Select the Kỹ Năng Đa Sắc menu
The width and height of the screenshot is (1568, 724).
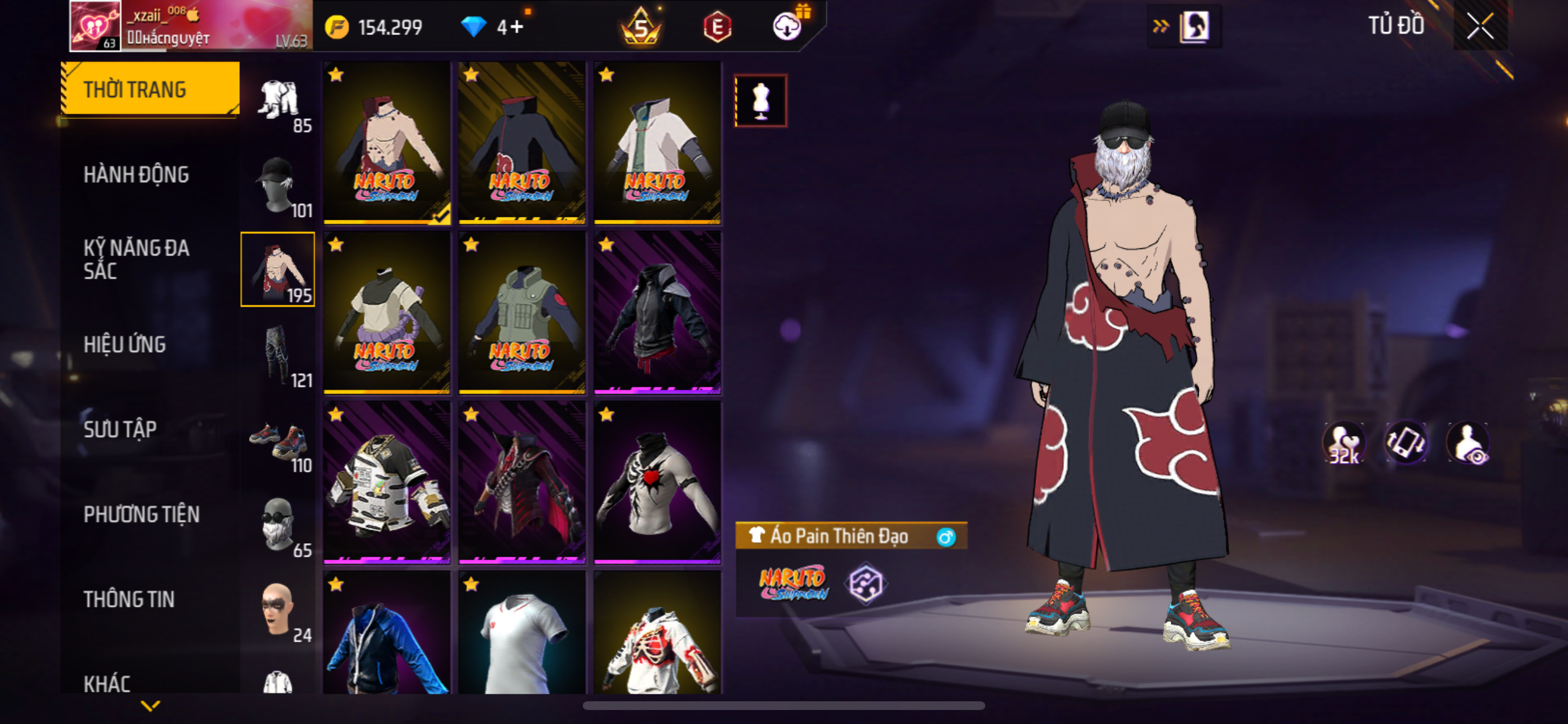pos(136,260)
